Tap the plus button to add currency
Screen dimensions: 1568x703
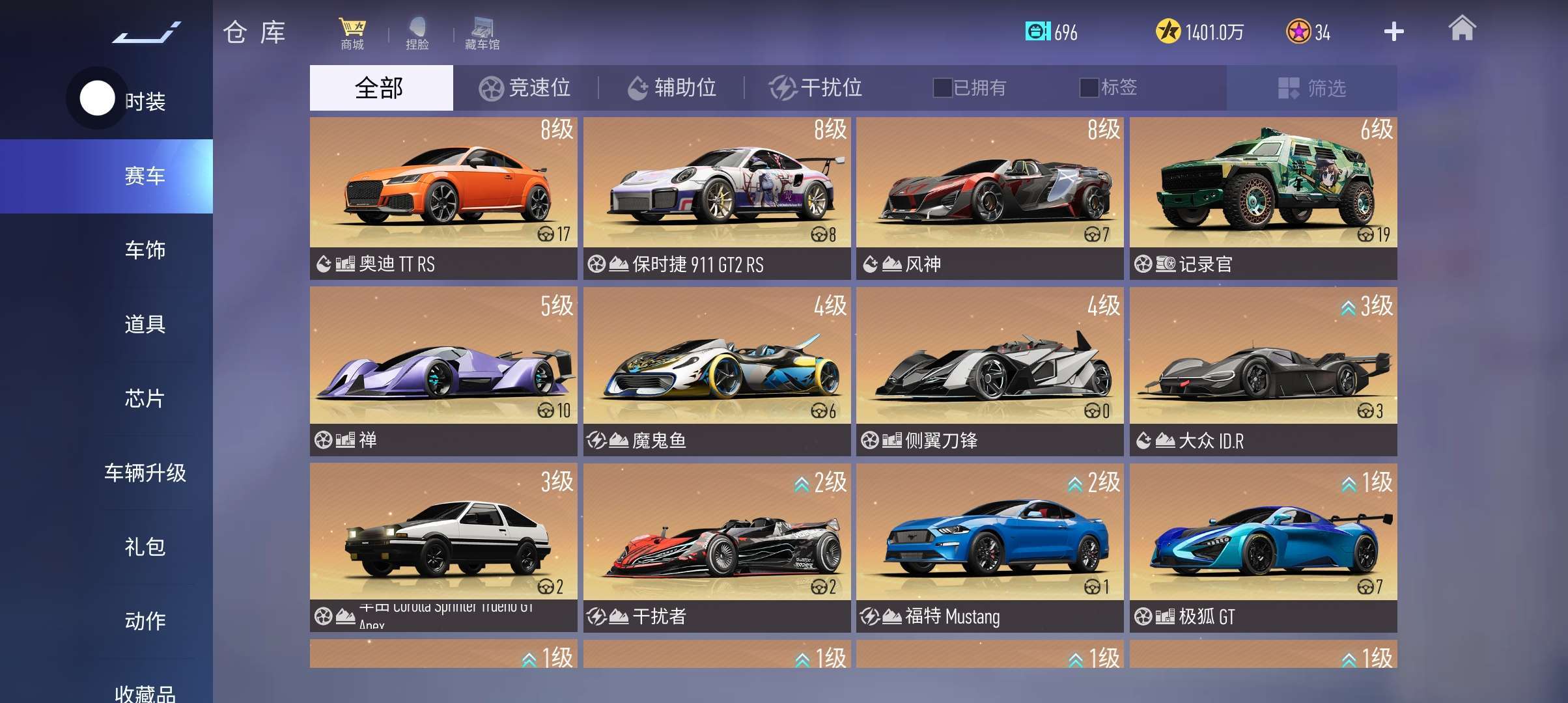tap(1393, 32)
